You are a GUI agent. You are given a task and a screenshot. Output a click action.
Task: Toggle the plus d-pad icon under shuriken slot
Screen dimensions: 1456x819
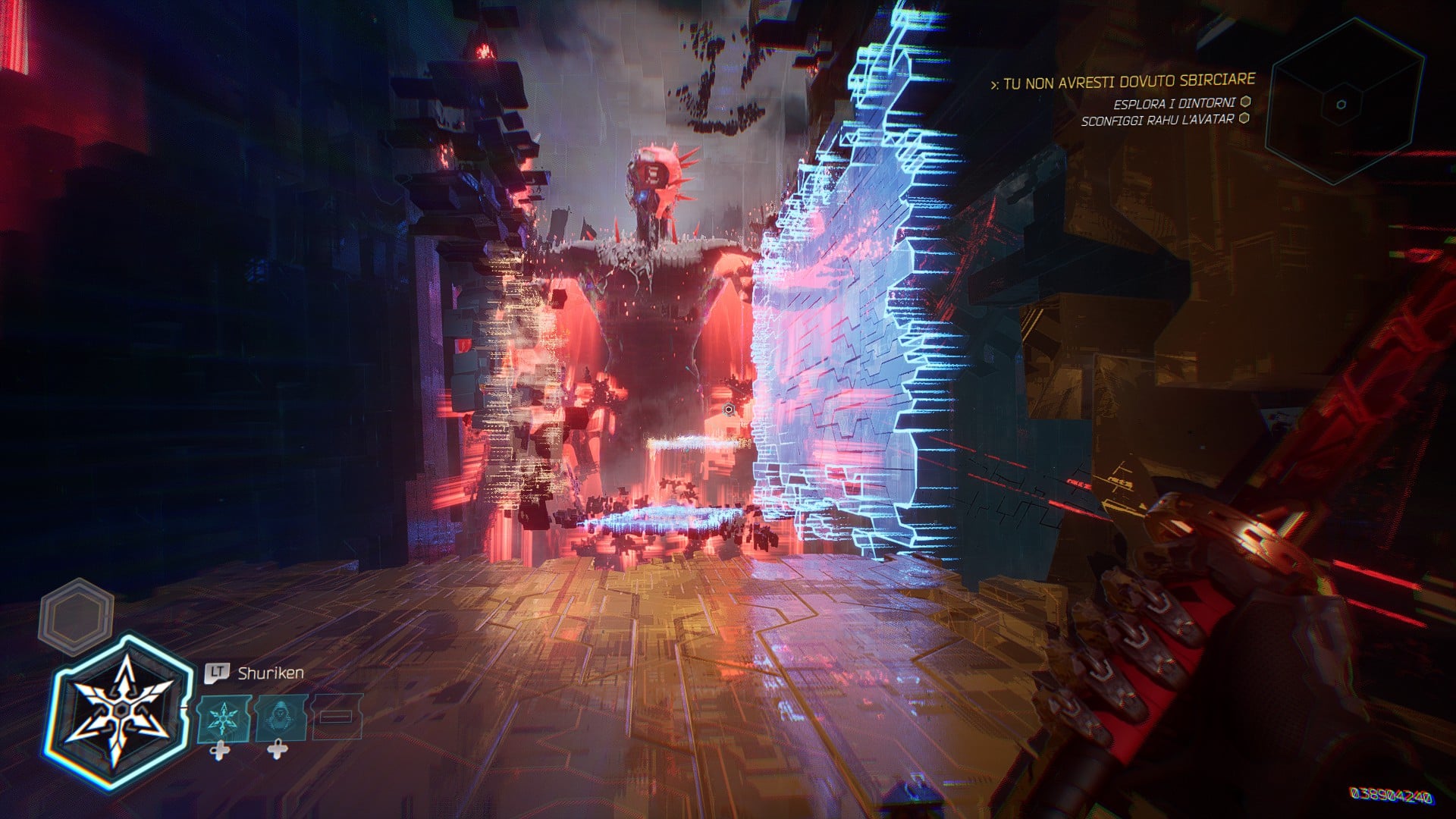coord(220,751)
